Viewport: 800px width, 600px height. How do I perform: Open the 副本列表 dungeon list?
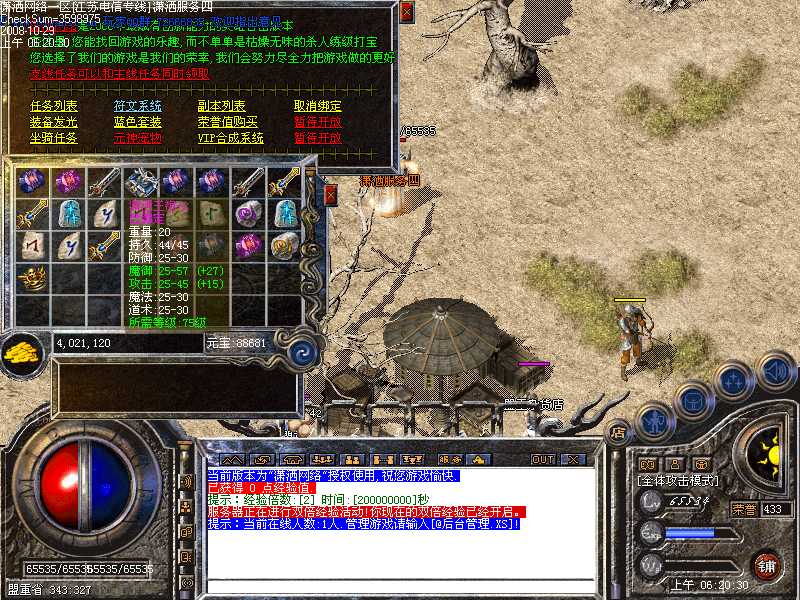point(221,106)
